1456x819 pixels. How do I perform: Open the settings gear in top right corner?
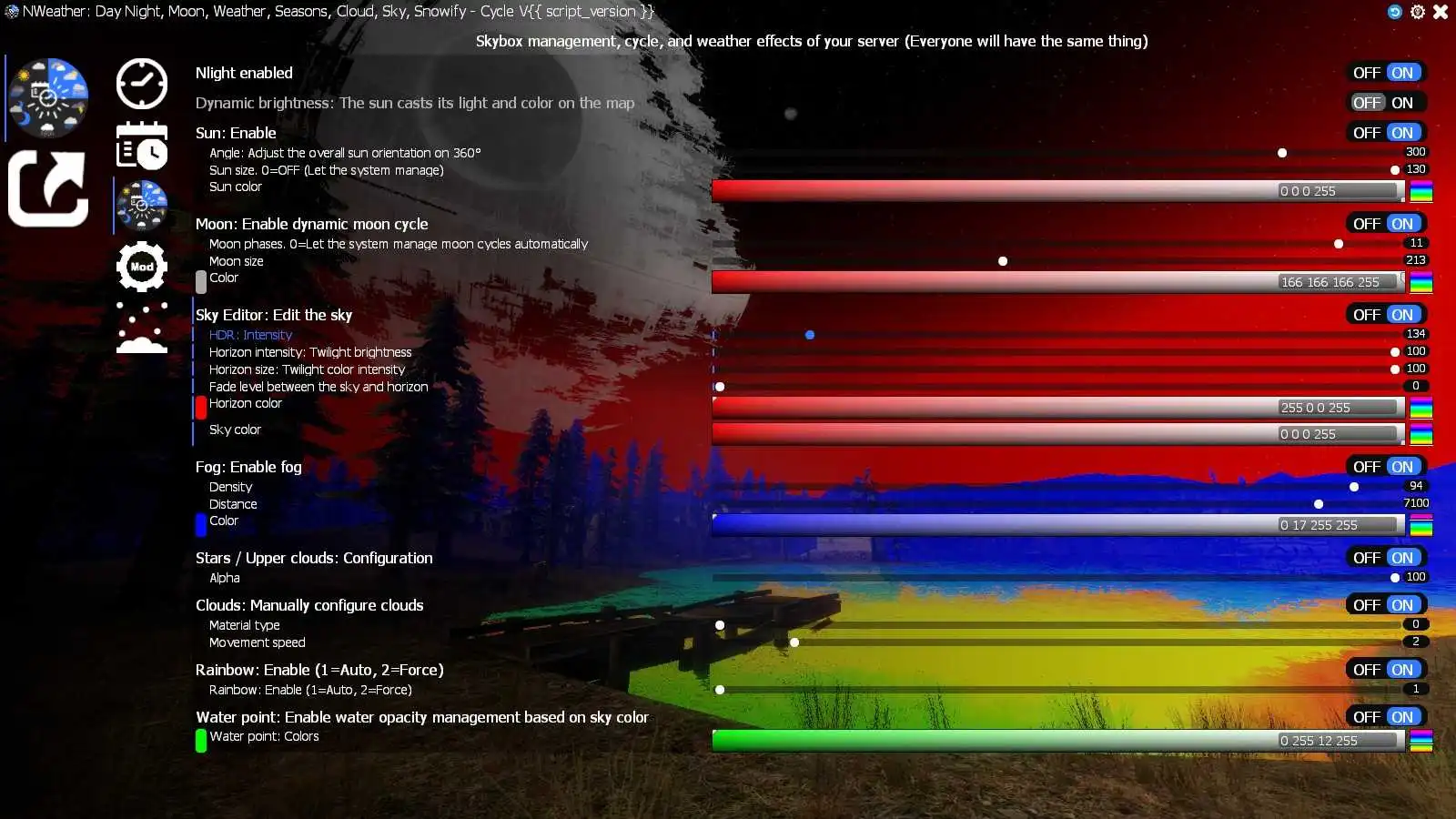click(x=1417, y=12)
